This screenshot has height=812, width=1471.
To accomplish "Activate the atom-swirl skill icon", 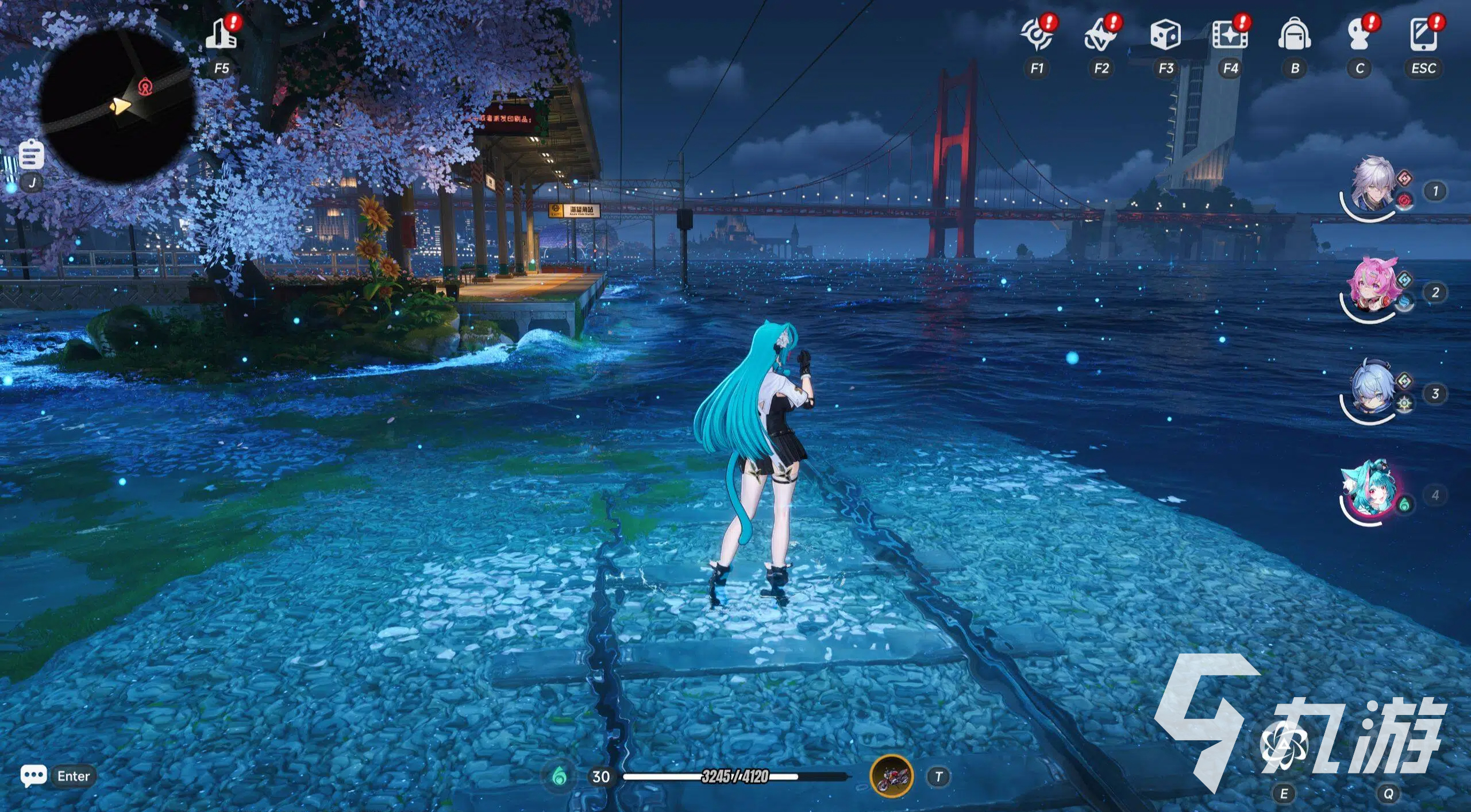I will [1284, 745].
